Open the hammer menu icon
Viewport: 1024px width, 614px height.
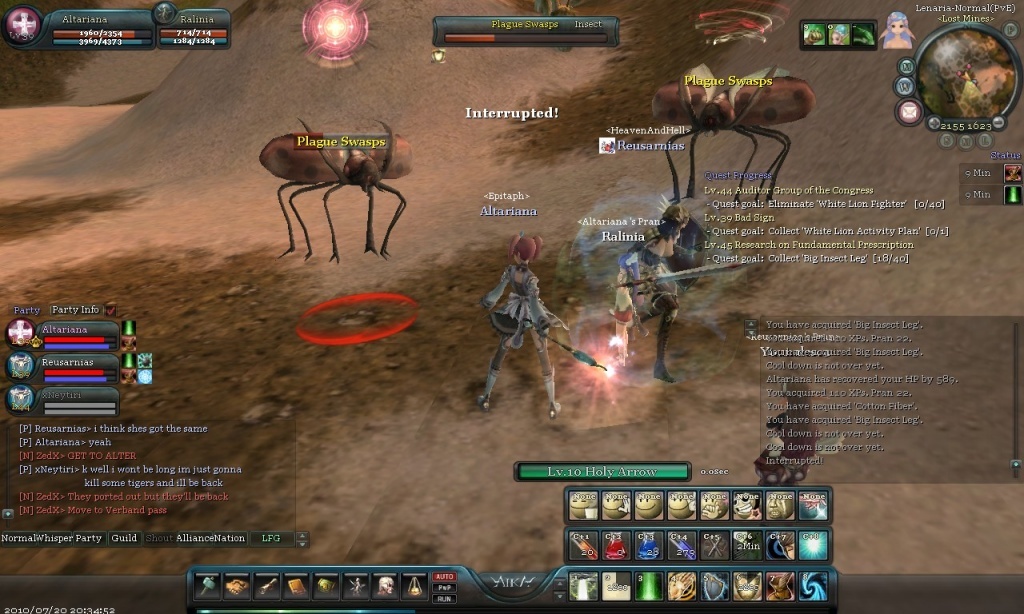tap(207, 585)
